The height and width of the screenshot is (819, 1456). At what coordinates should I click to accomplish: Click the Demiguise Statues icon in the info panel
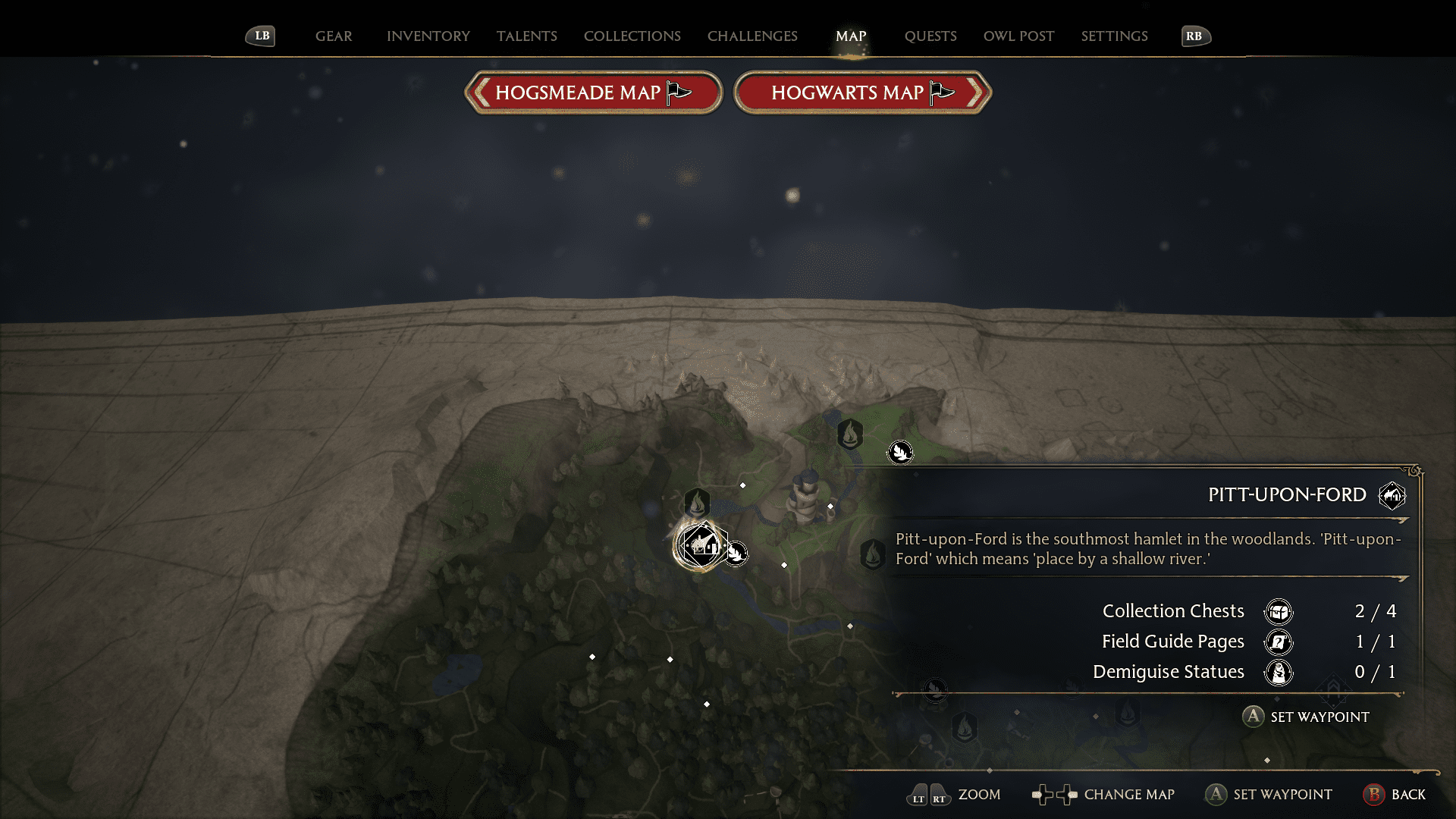(1279, 673)
